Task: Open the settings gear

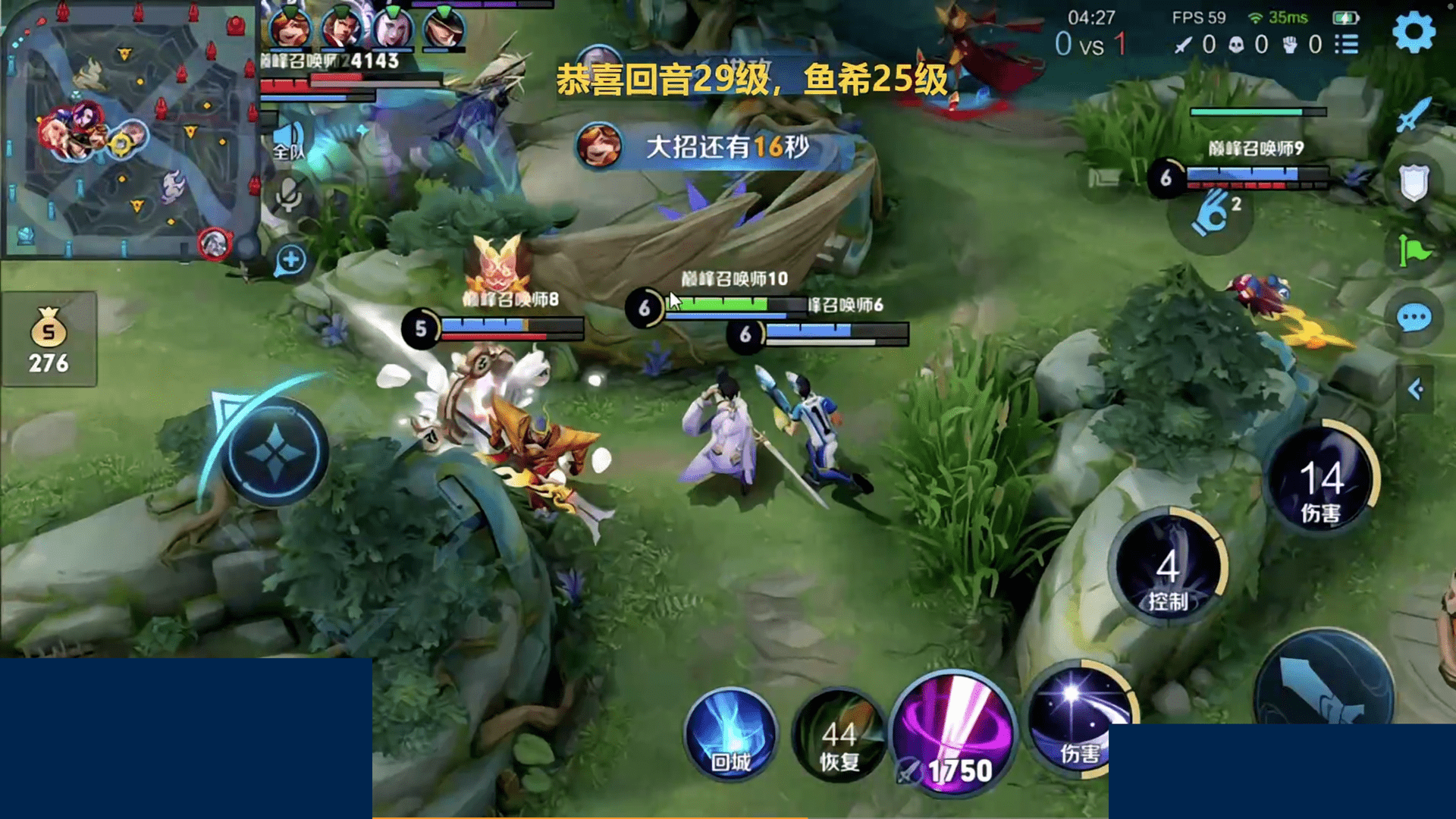Action: [1415, 32]
